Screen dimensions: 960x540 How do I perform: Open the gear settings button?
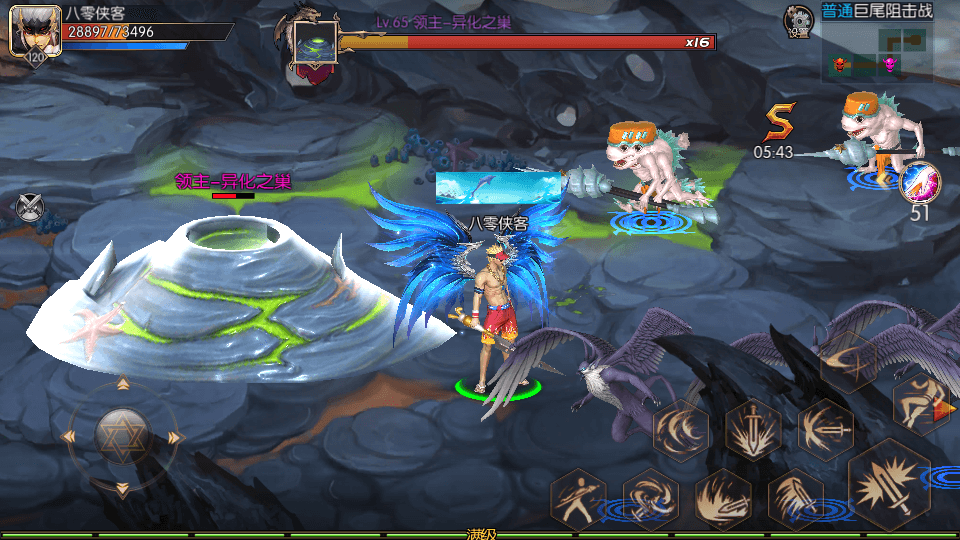tap(798, 18)
